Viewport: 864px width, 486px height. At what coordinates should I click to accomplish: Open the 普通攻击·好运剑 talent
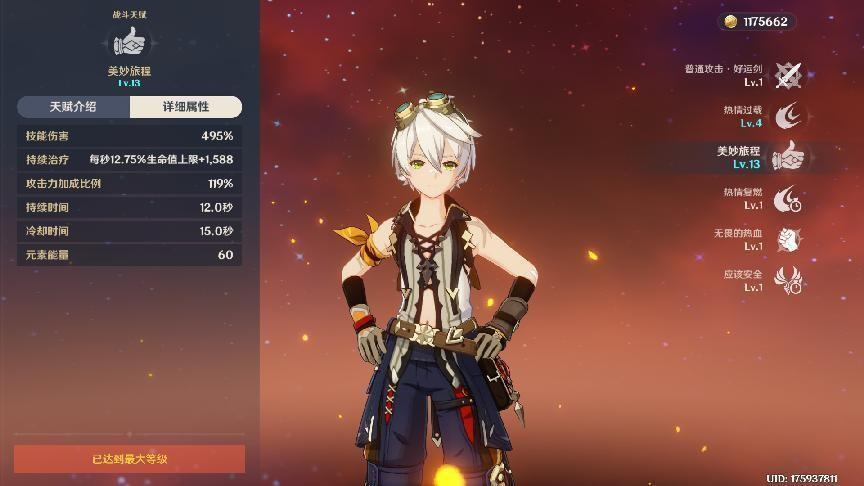789,75
